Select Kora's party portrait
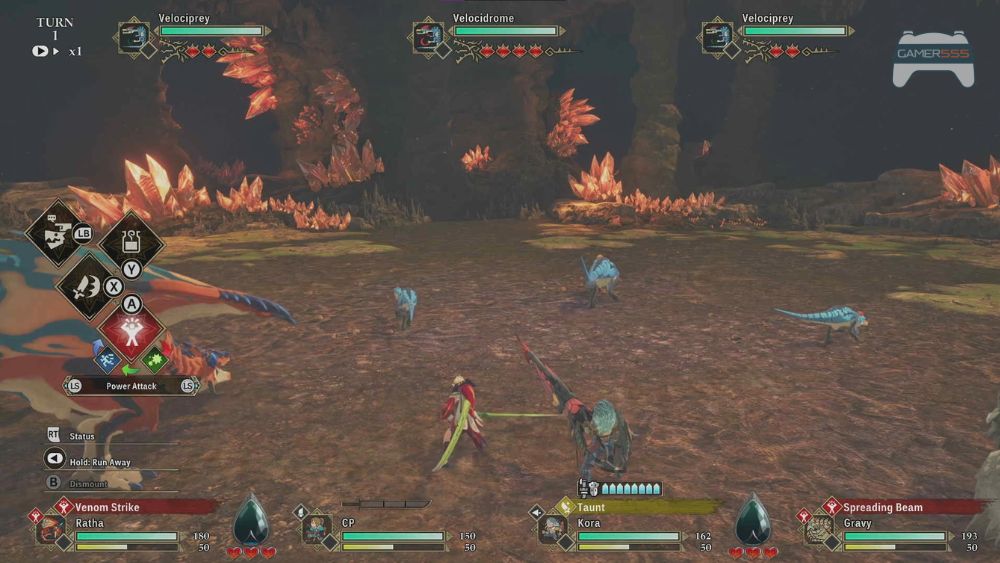Viewport: 1000px width, 563px height. [552, 528]
